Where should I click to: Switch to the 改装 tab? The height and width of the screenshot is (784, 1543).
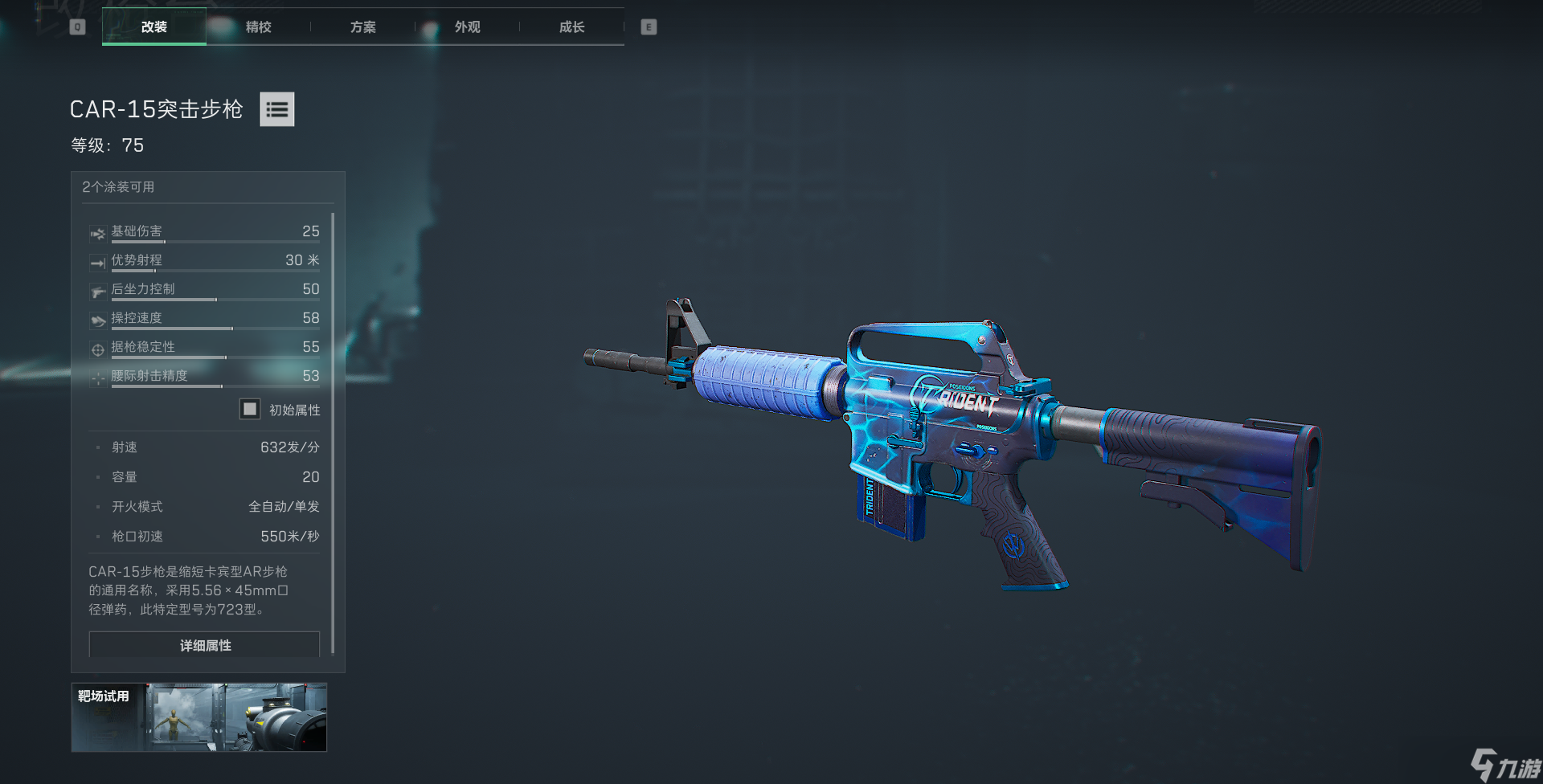154,27
